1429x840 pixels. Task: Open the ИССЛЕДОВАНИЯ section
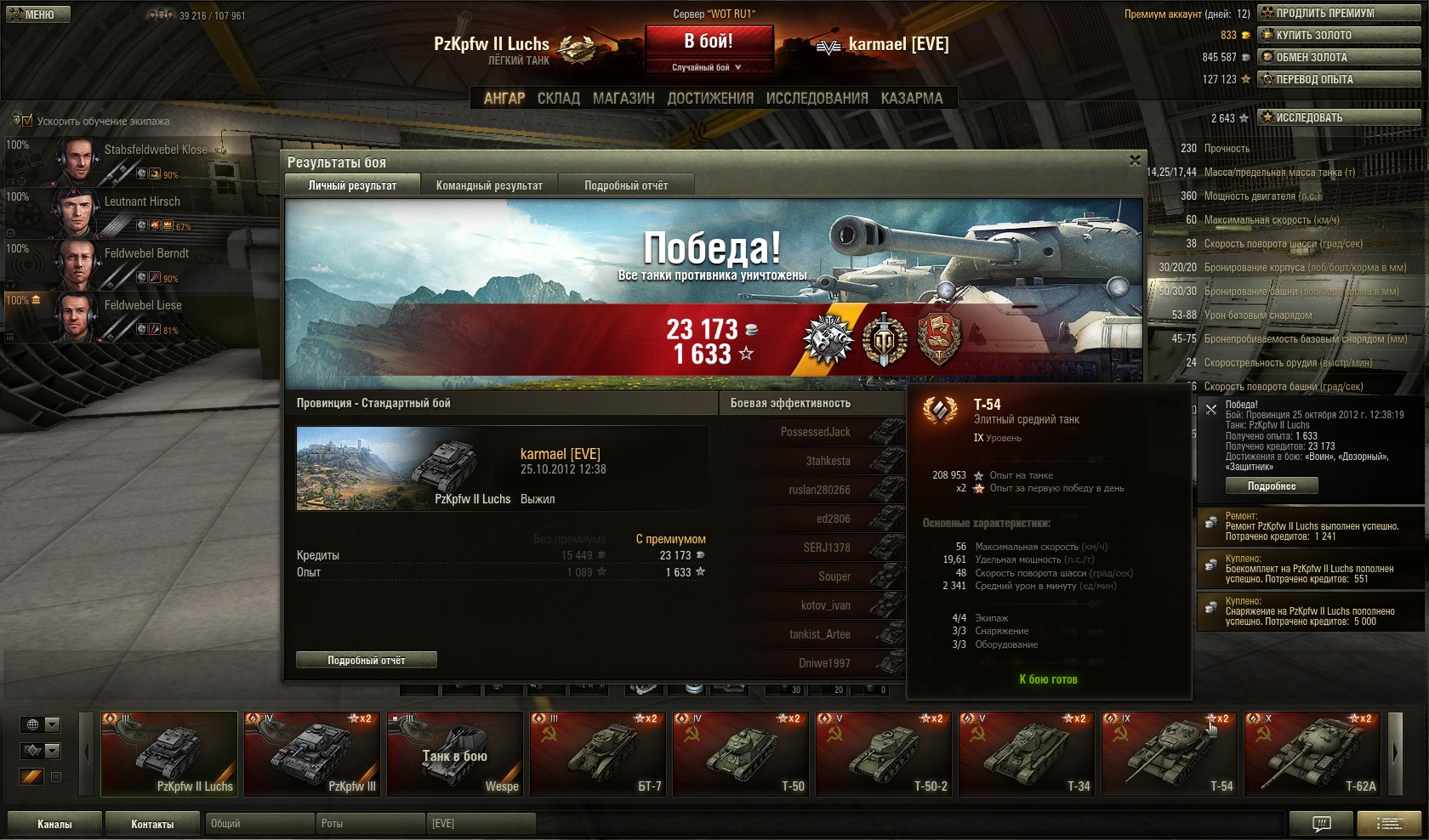tap(817, 99)
